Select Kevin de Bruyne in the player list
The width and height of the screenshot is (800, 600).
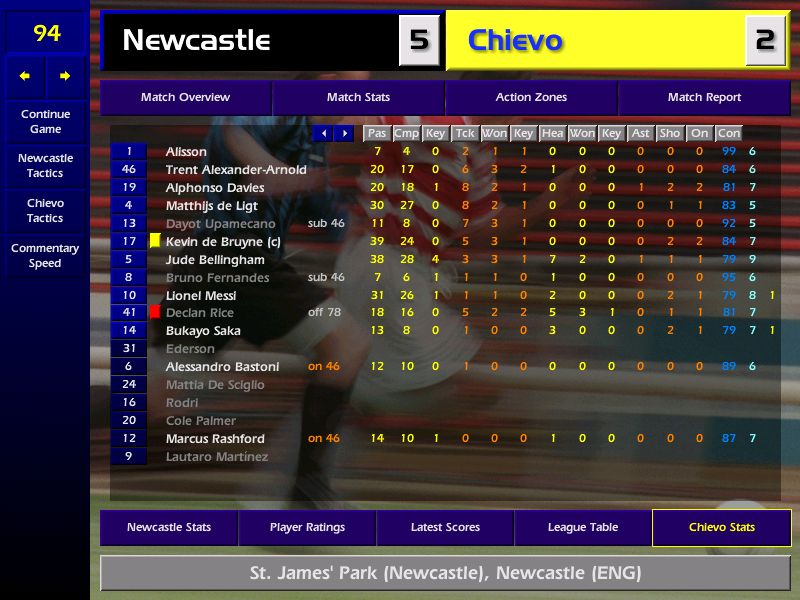pos(214,242)
